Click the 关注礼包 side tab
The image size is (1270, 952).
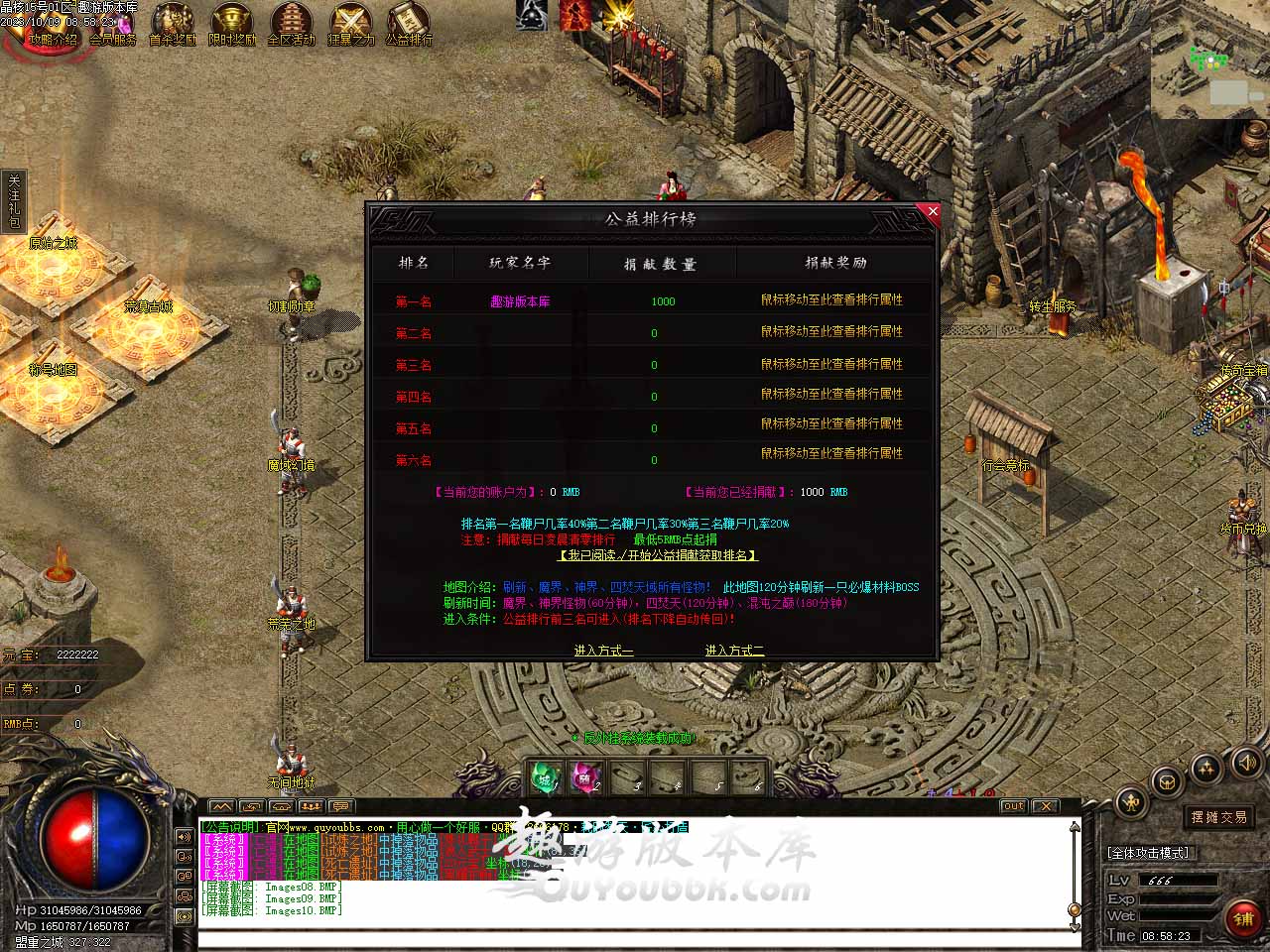[14, 202]
